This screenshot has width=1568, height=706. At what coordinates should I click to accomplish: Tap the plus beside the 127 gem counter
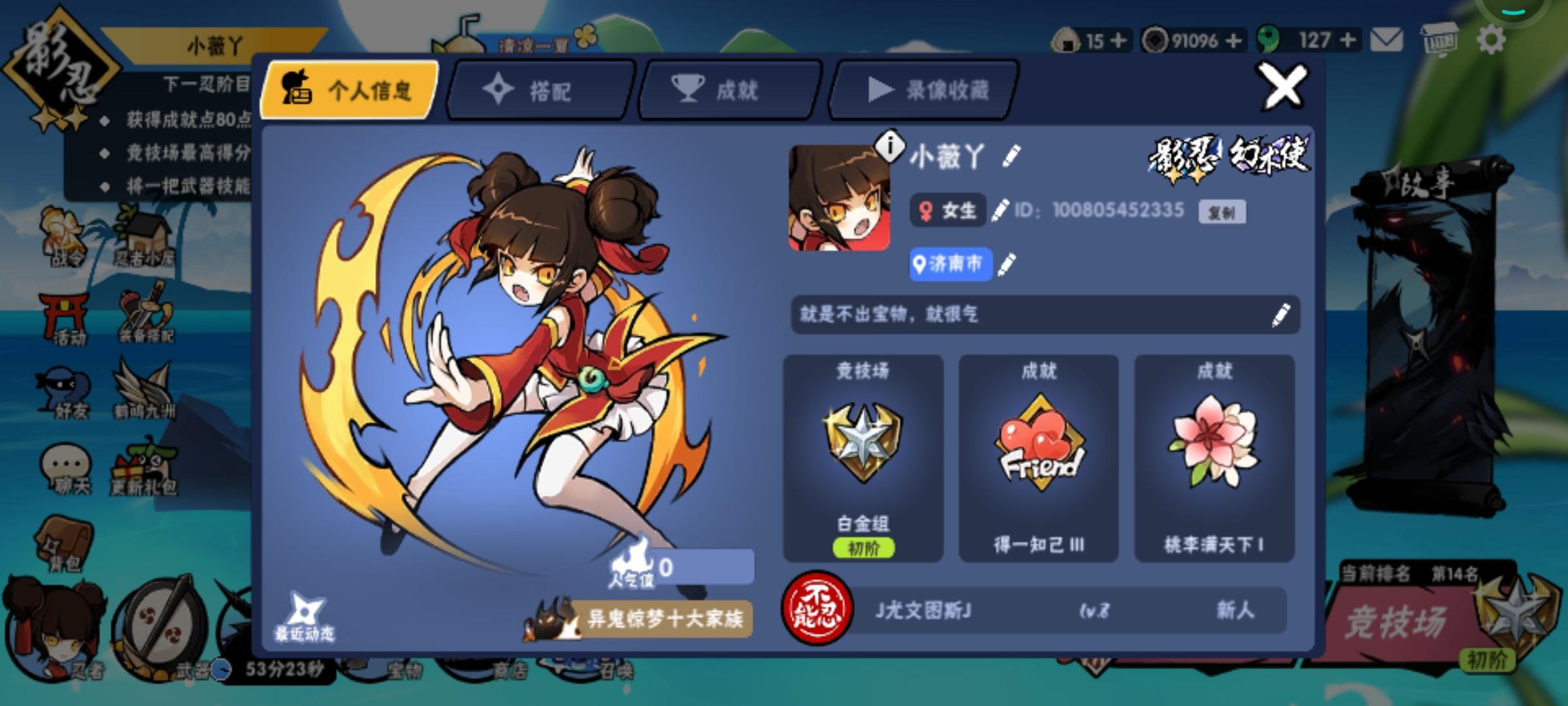click(1347, 41)
